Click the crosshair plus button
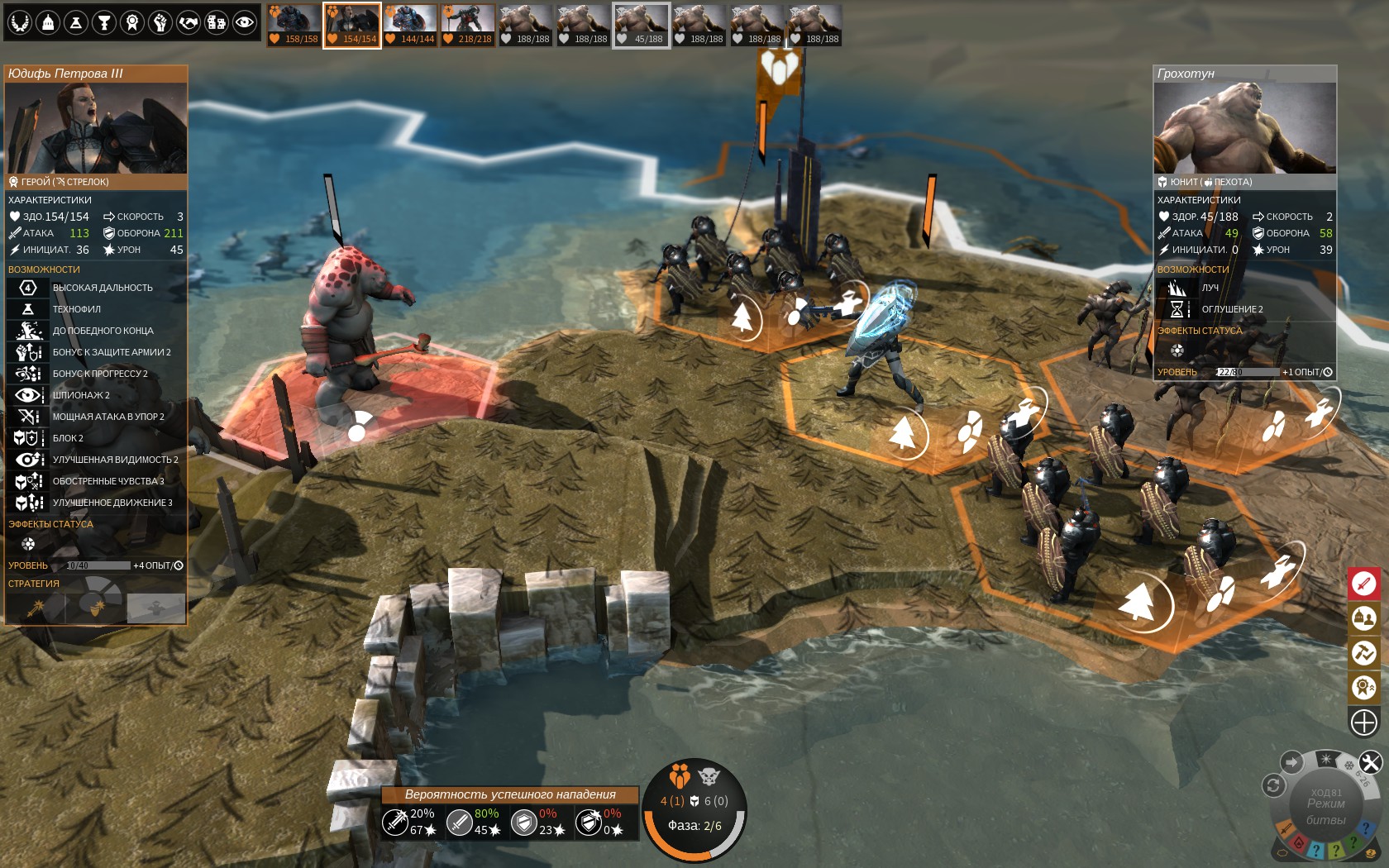 (1364, 723)
